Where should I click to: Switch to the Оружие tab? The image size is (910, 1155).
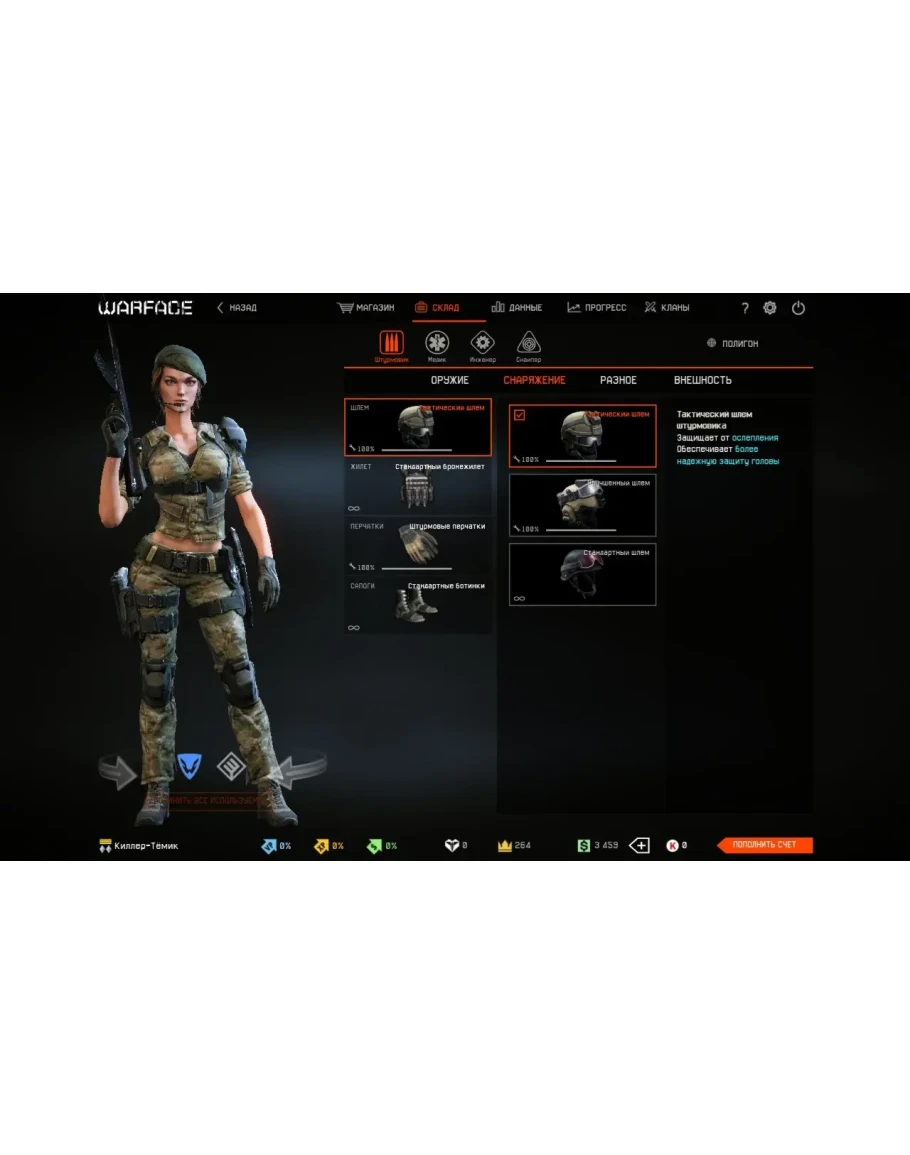click(x=450, y=380)
